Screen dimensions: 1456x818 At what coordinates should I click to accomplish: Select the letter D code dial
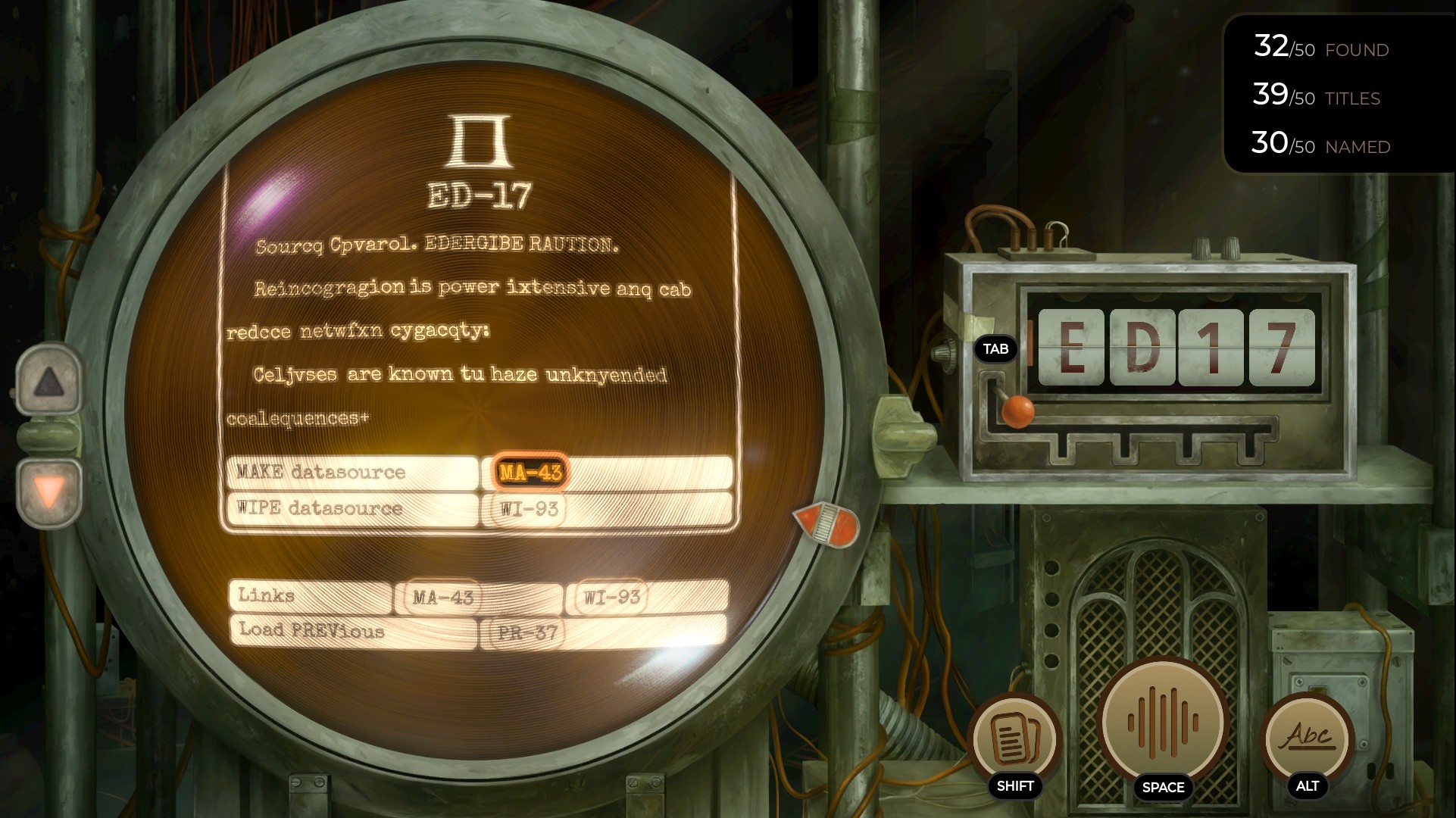[1142, 347]
